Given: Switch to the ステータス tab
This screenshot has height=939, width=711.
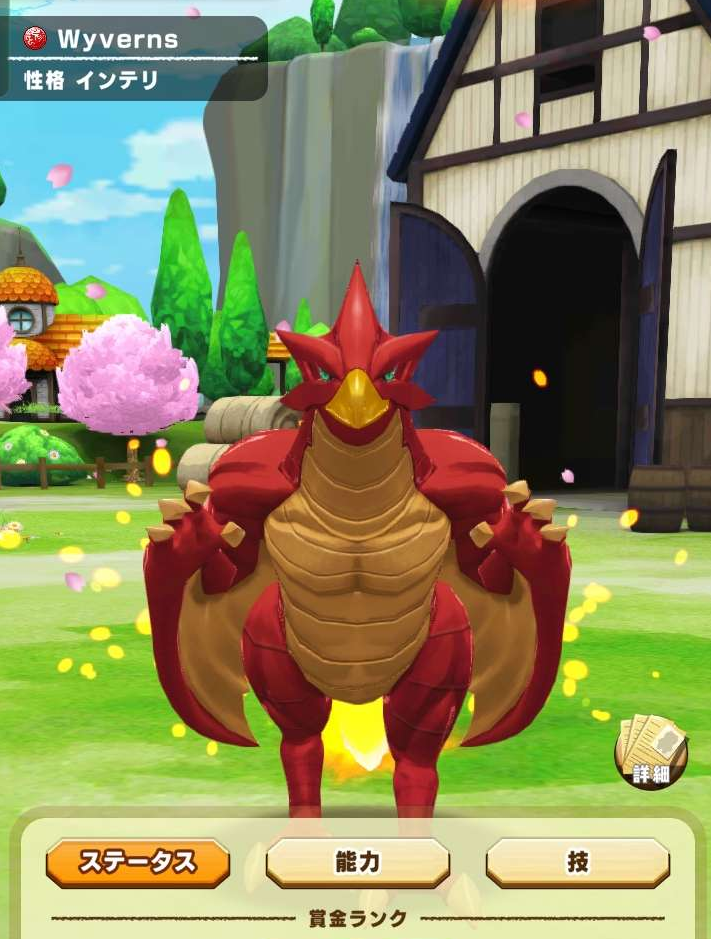Looking at the screenshot, I should (138, 862).
